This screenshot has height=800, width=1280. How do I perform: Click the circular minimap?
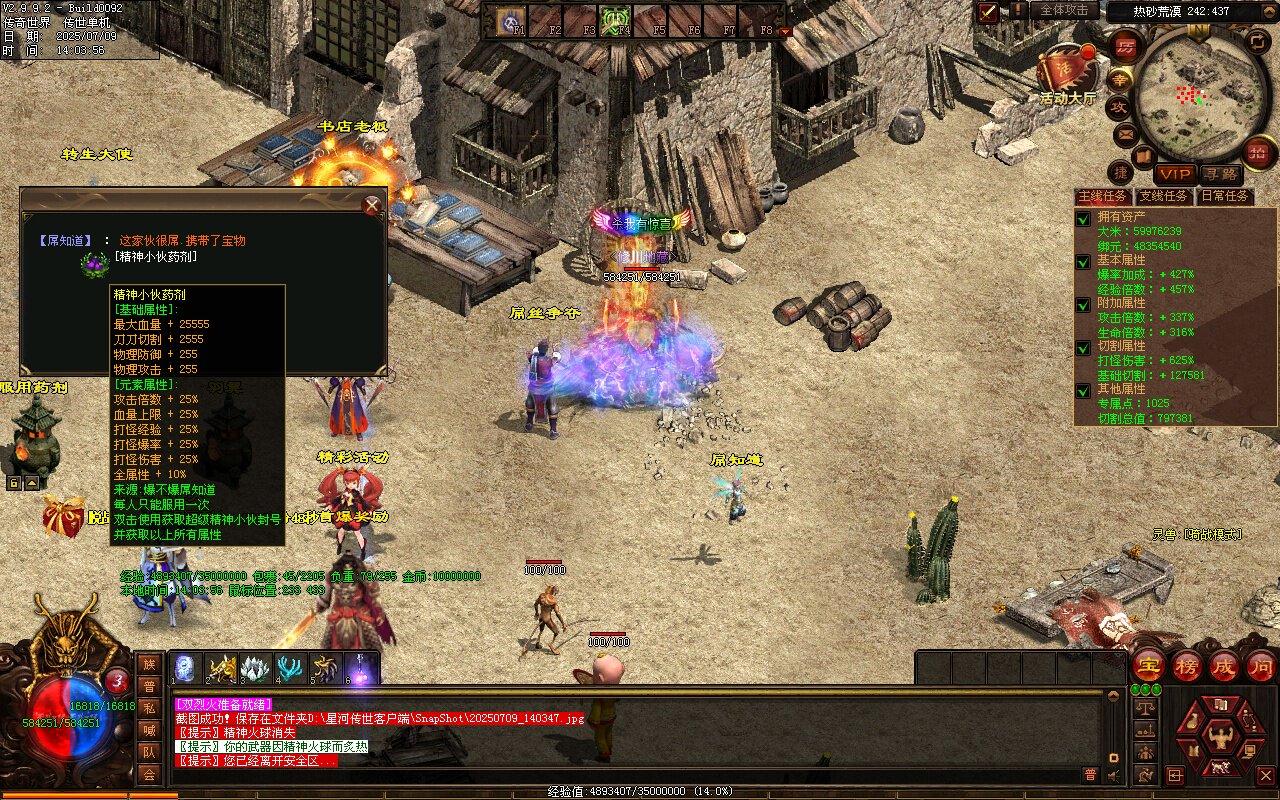coord(1198,93)
